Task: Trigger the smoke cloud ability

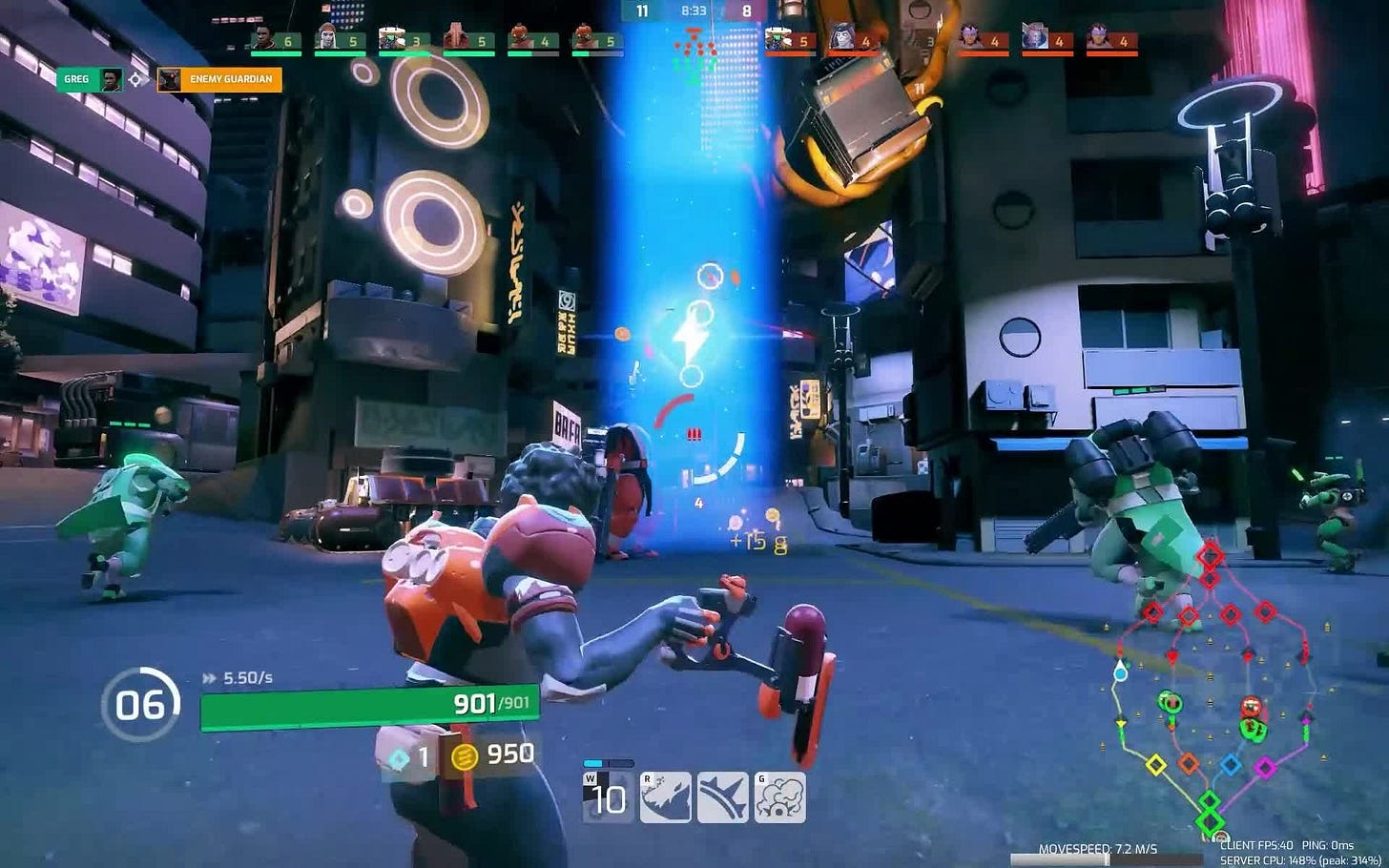Action: [x=779, y=797]
